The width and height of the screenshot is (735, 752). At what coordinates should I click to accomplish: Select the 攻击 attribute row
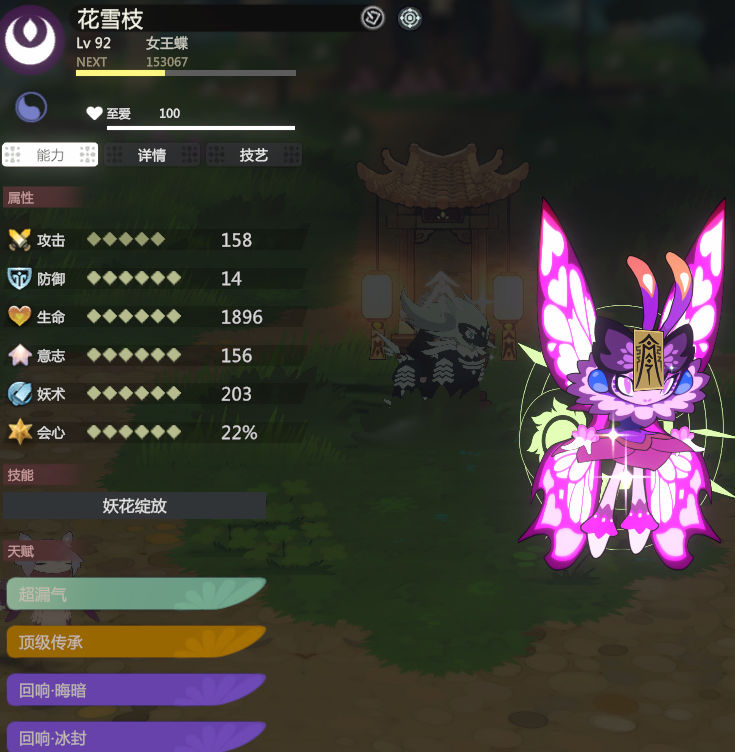(x=155, y=240)
